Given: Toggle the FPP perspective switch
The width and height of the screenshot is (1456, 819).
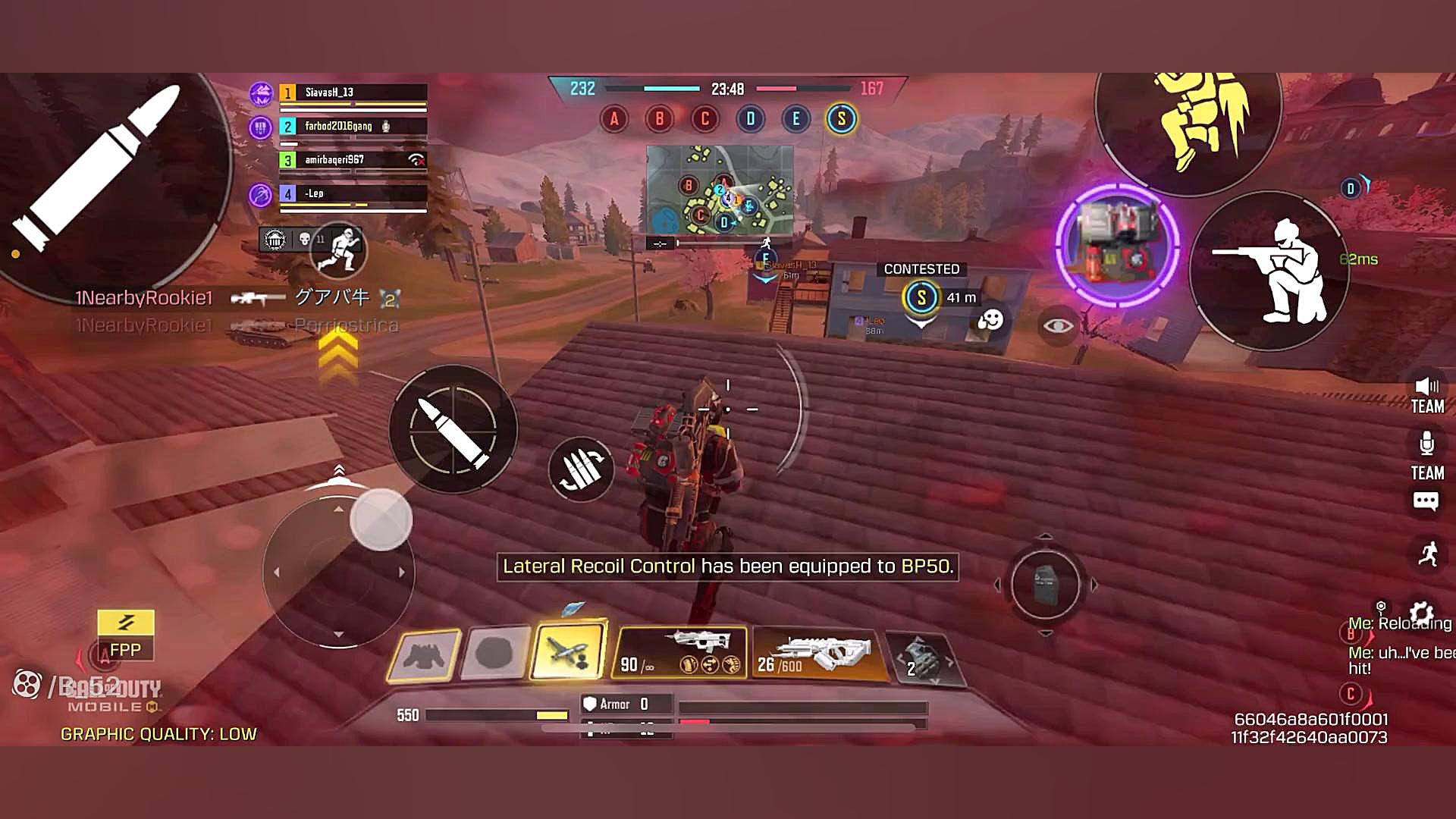Looking at the screenshot, I should (126, 635).
